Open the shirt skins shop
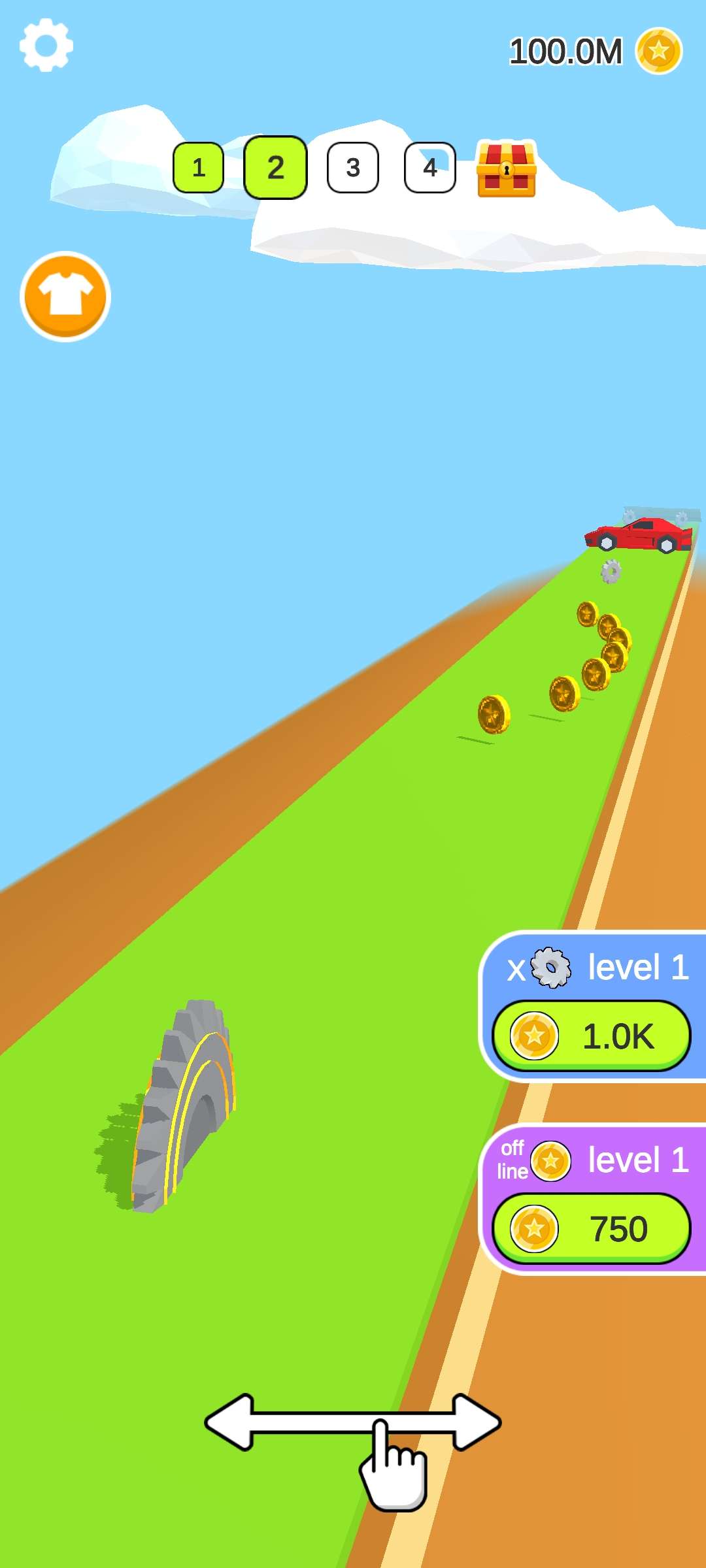Image resolution: width=706 pixels, height=1568 pixels. click(65, 297)
